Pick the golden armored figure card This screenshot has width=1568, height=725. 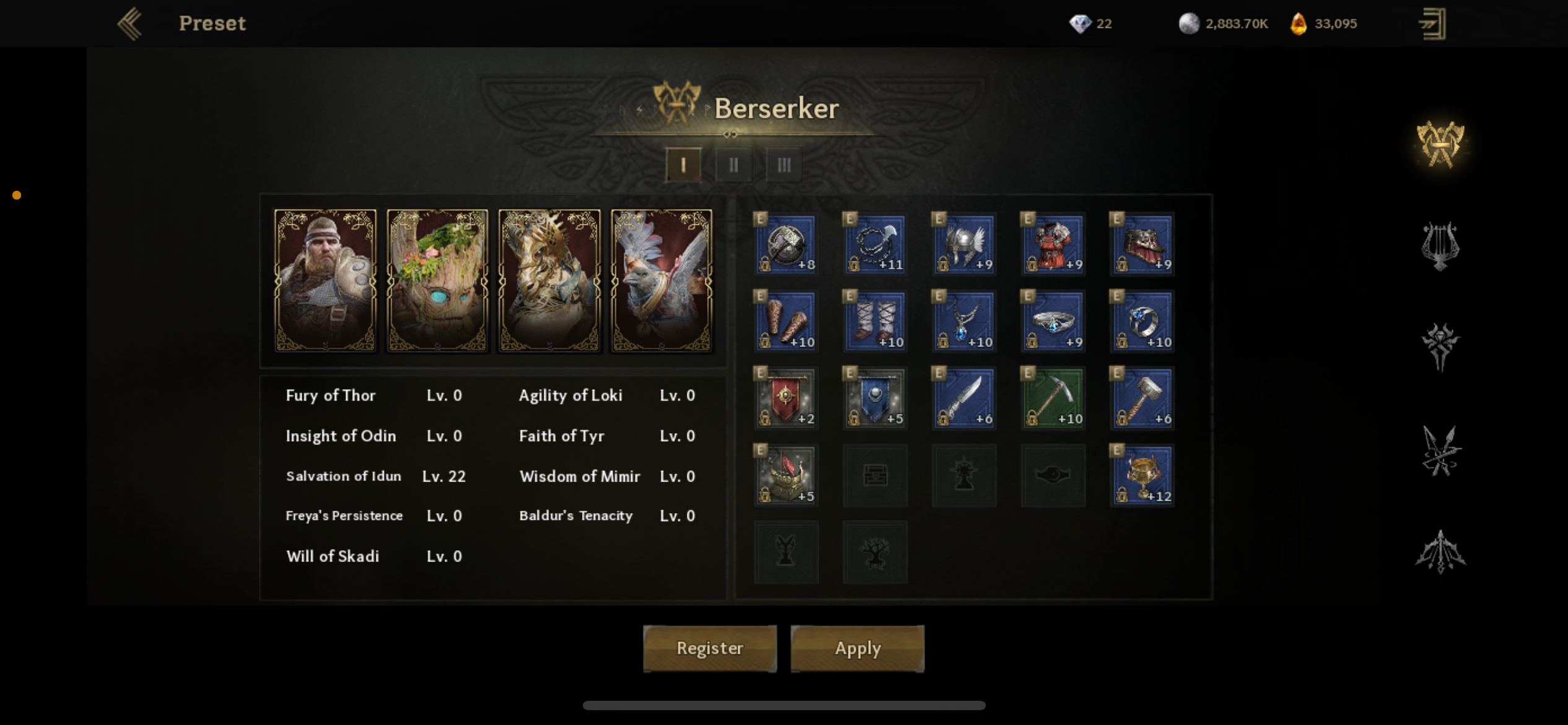tap(550, 281)
